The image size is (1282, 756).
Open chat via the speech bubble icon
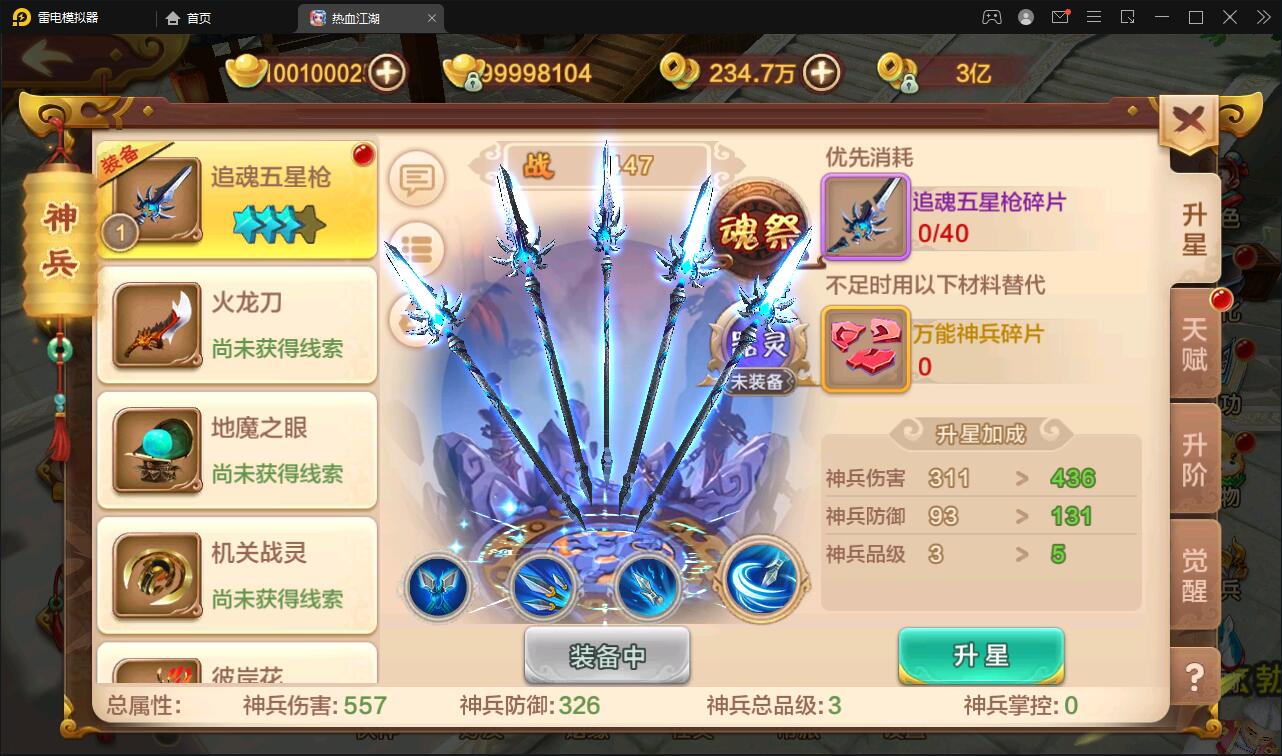pyautogui.click(x=417, y=178)
